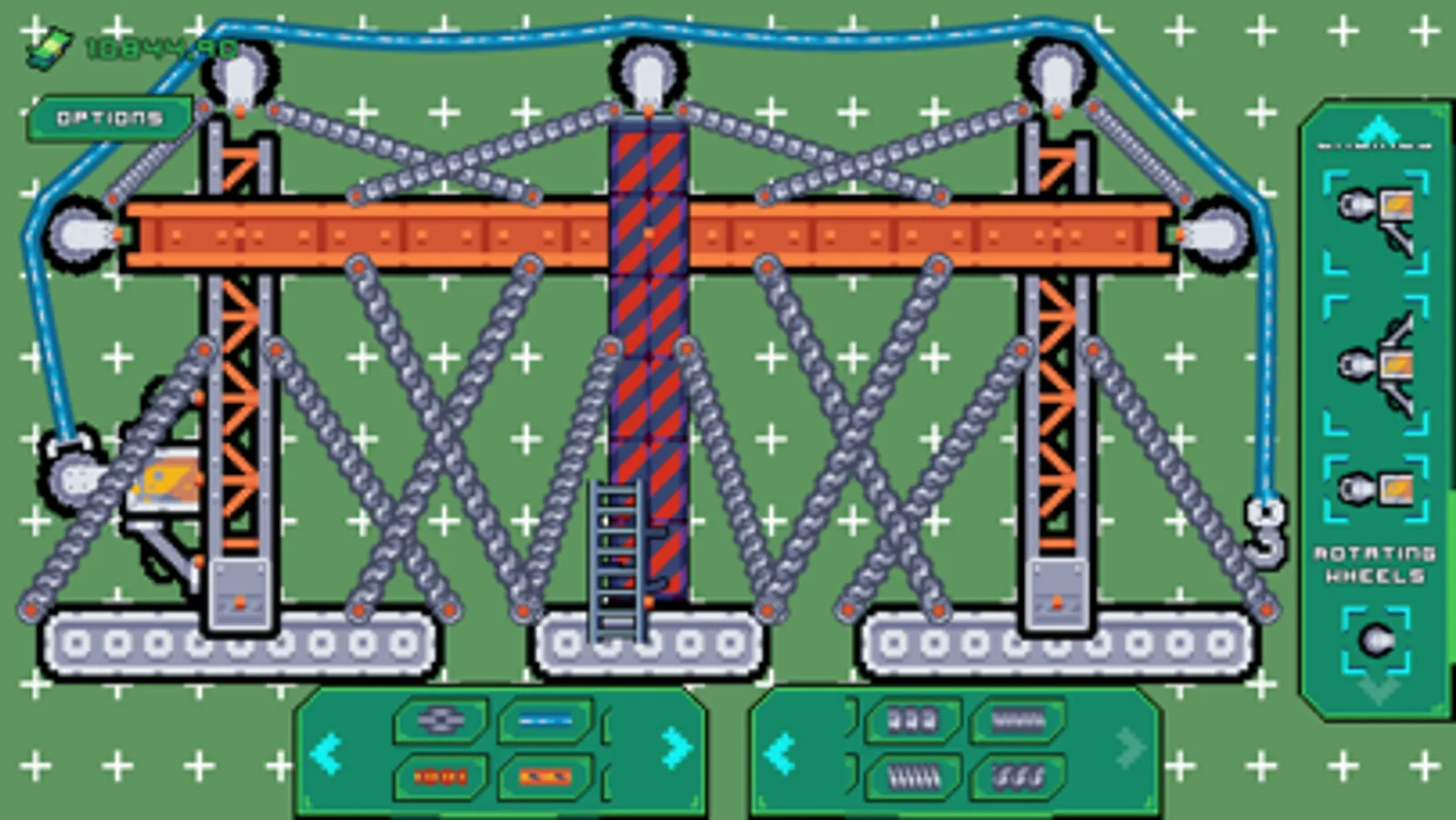Toggle the middle bracketed wheel item
1456x820 pixels.
1375,360
